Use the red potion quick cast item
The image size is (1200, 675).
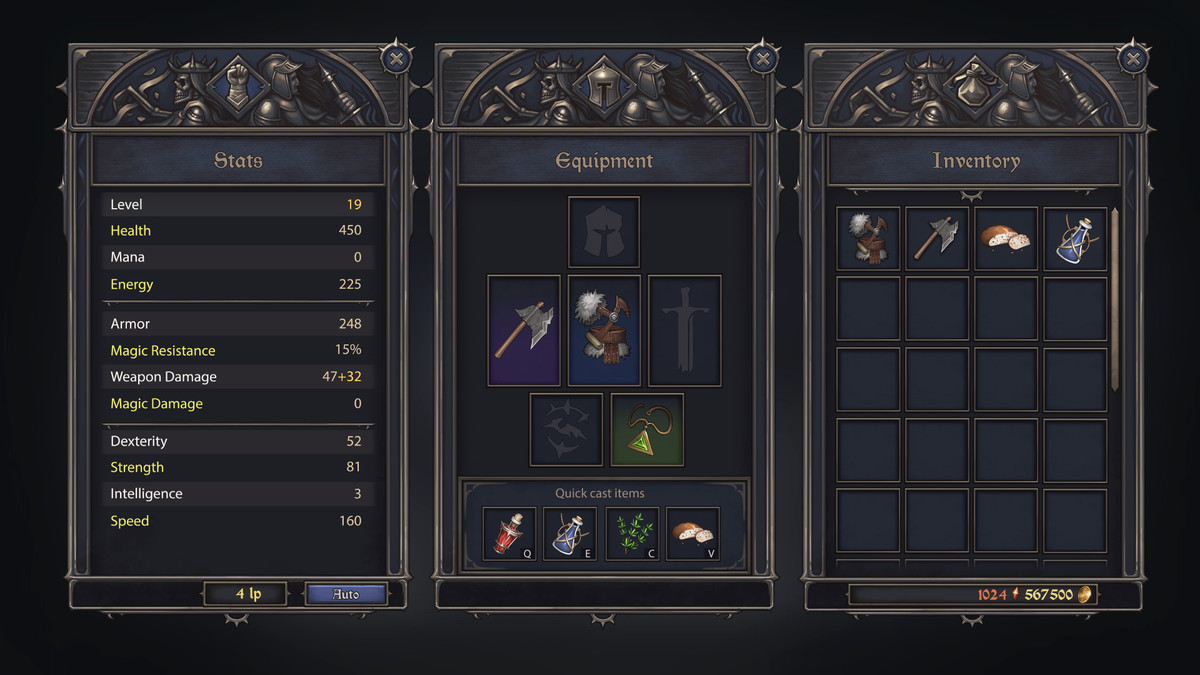tap(510, 534)
